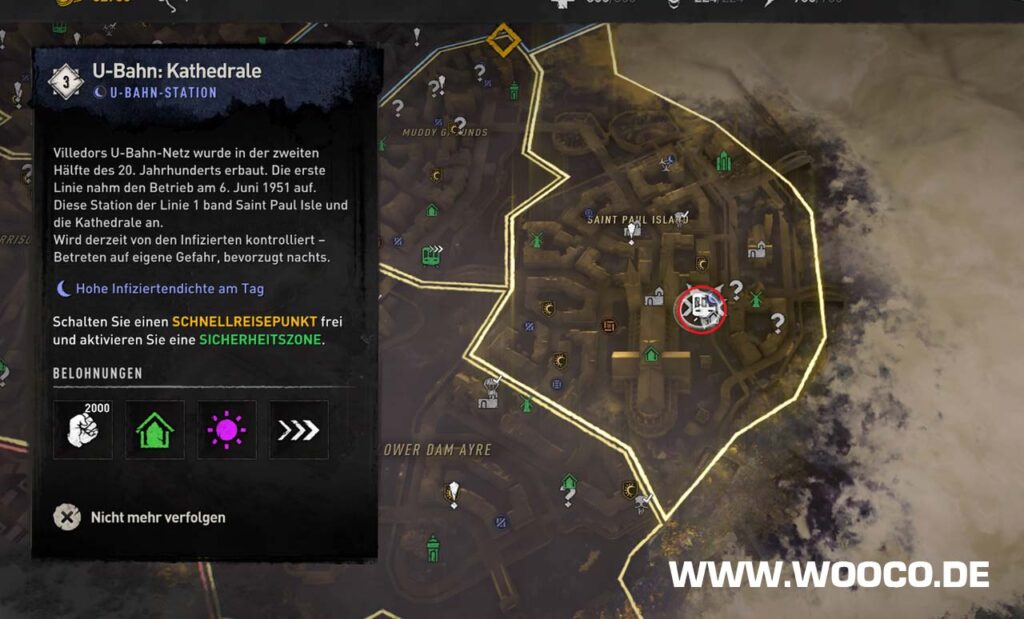
Task: Click the orange square-spiral marker on the map
Action: (x=609, y=325)
